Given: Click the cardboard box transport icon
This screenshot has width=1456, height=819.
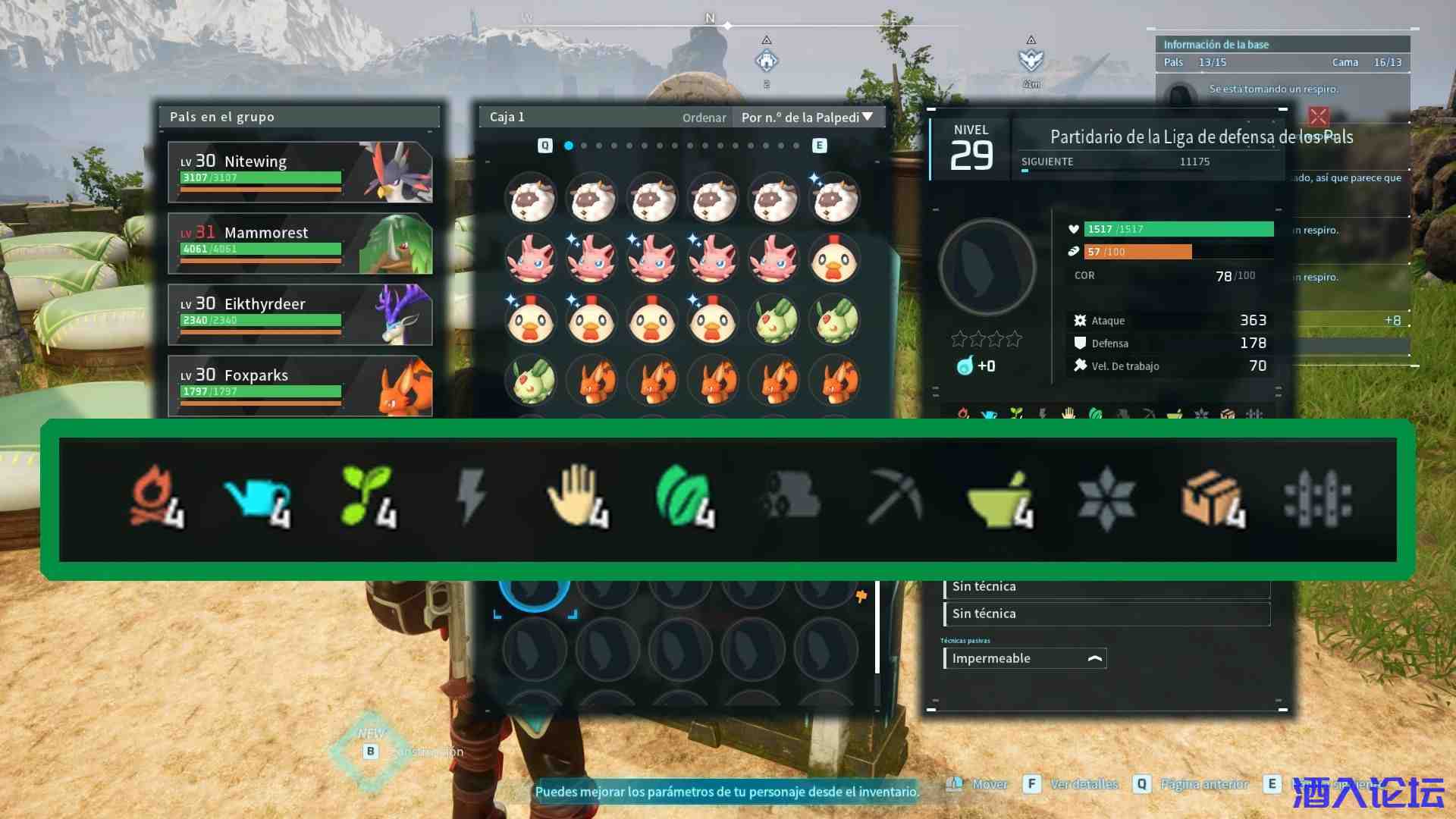Looking at the screenshot, I should pyautogui.click(x=1212, y=498).
